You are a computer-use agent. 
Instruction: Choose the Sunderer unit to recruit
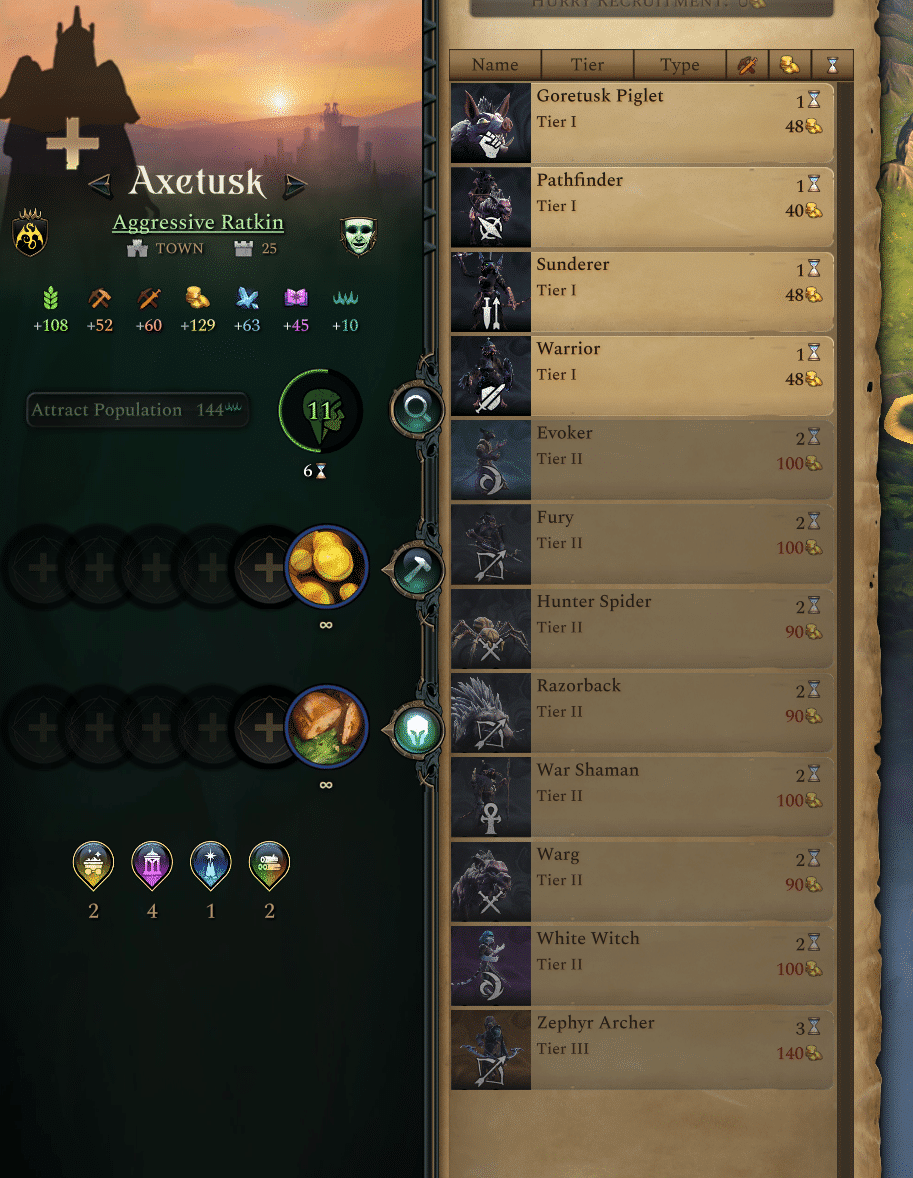pos(640,290)
